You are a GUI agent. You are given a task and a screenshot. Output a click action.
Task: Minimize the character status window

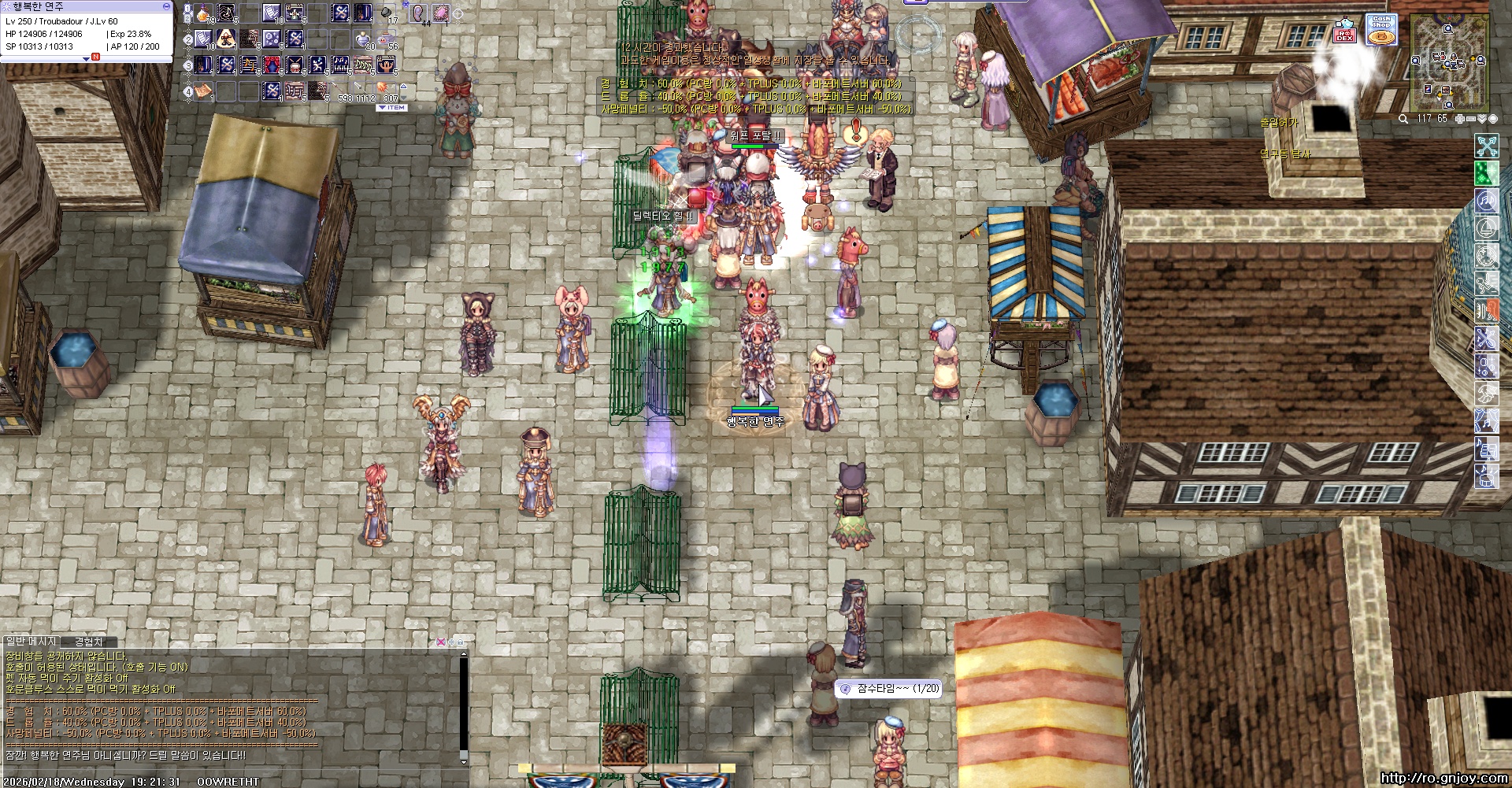pos(166,6)
